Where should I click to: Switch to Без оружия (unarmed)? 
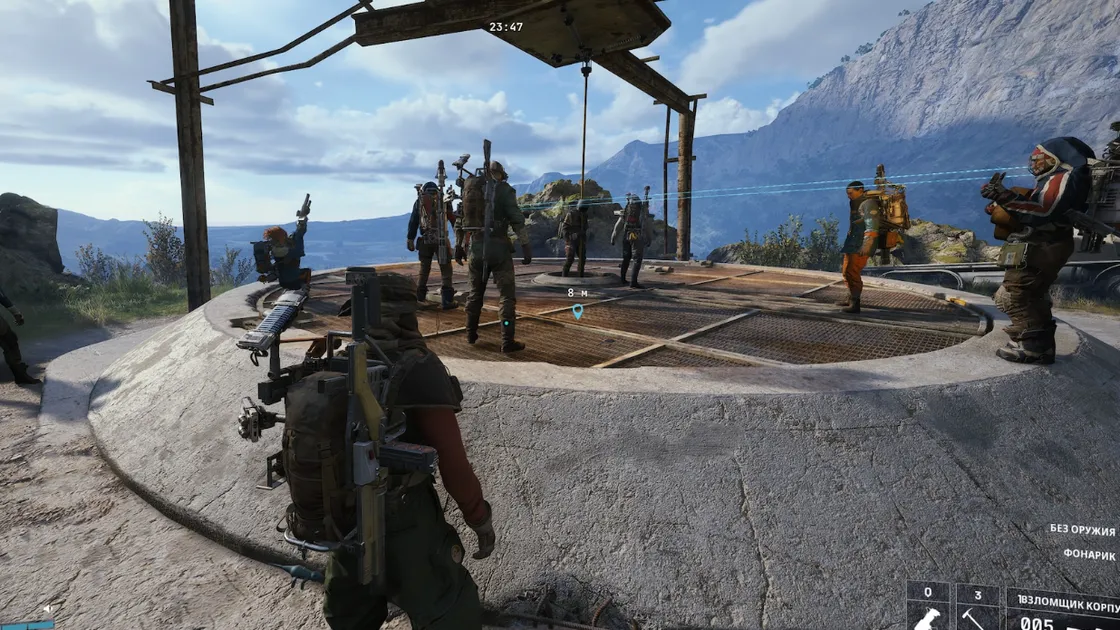pyautogui.click(x=1082, y=529)
